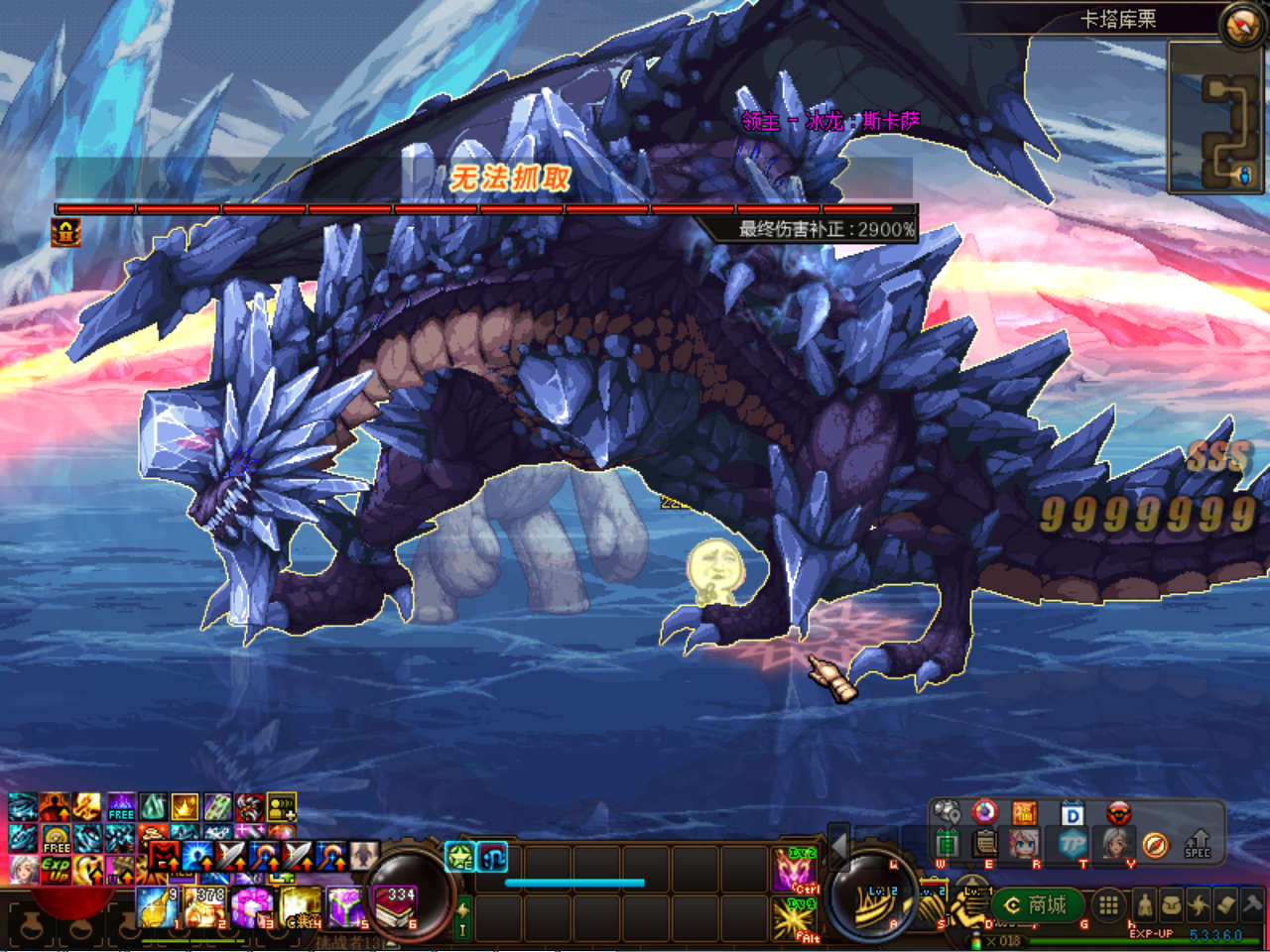Image resolution: width=1270 pixels, height=952 pixels.
Task: Click the orange compass icon in shortcut panel
Action: tap(1155, 844)
